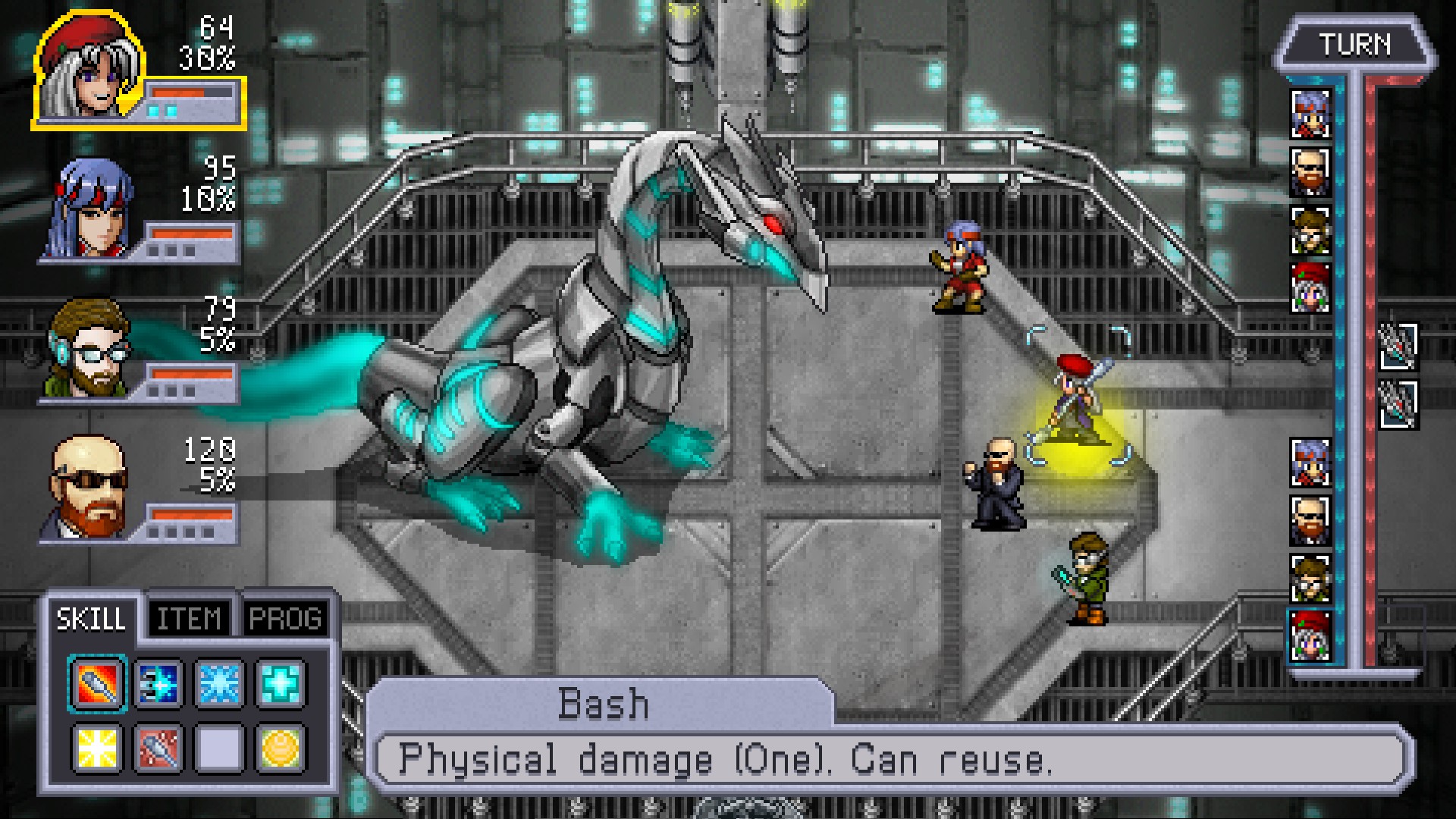Select the teal healing cross skill
1456x819 pixels.
pos(280,684)
